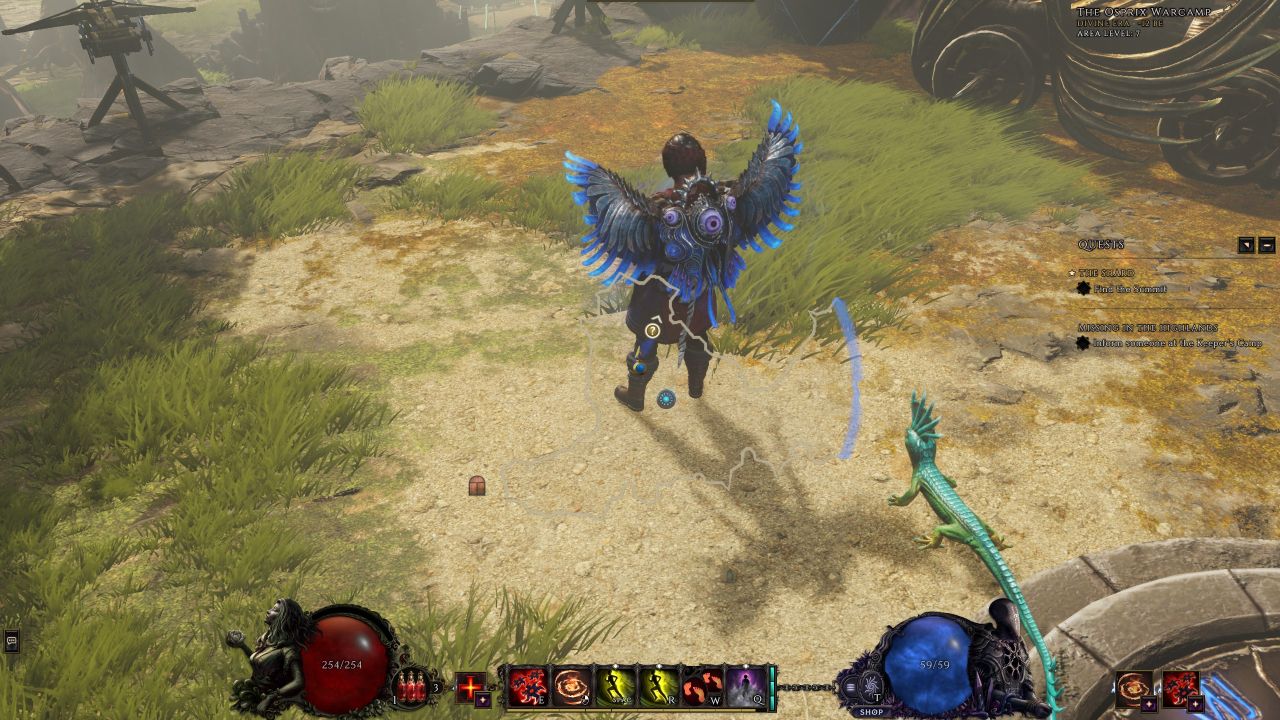Cast the footsteps skill bound to W
The height and width of the screenshot is (720, 1280).
point(701,686)
